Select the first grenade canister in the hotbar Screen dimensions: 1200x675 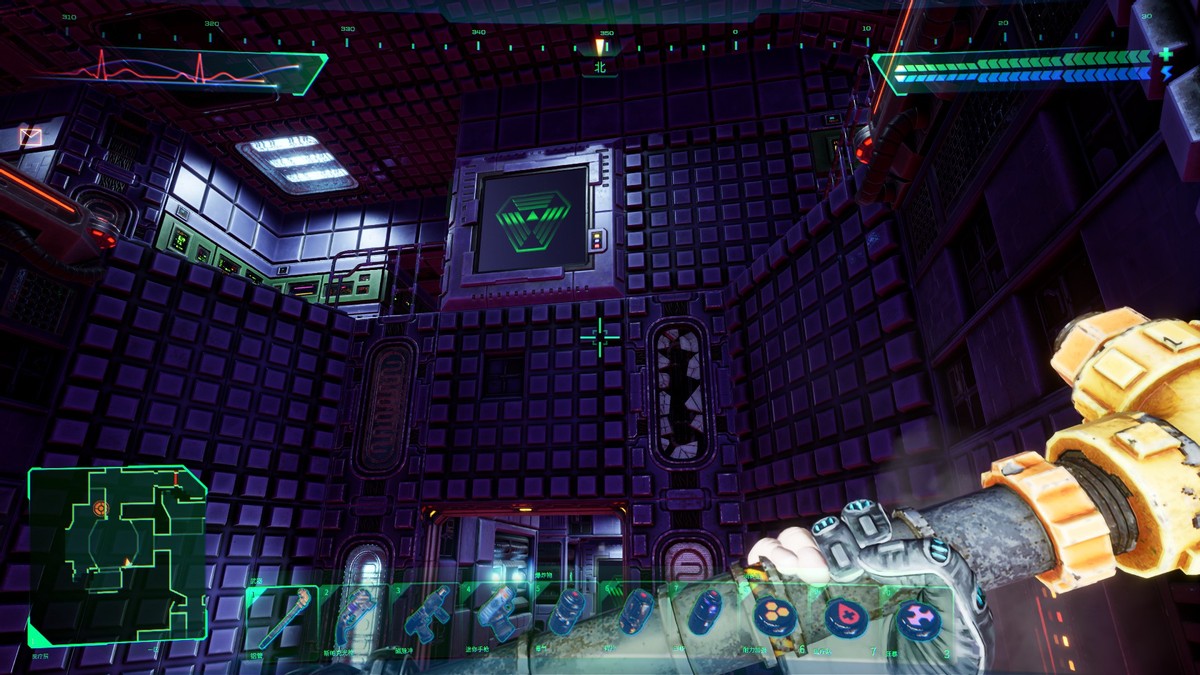[566, 610]
